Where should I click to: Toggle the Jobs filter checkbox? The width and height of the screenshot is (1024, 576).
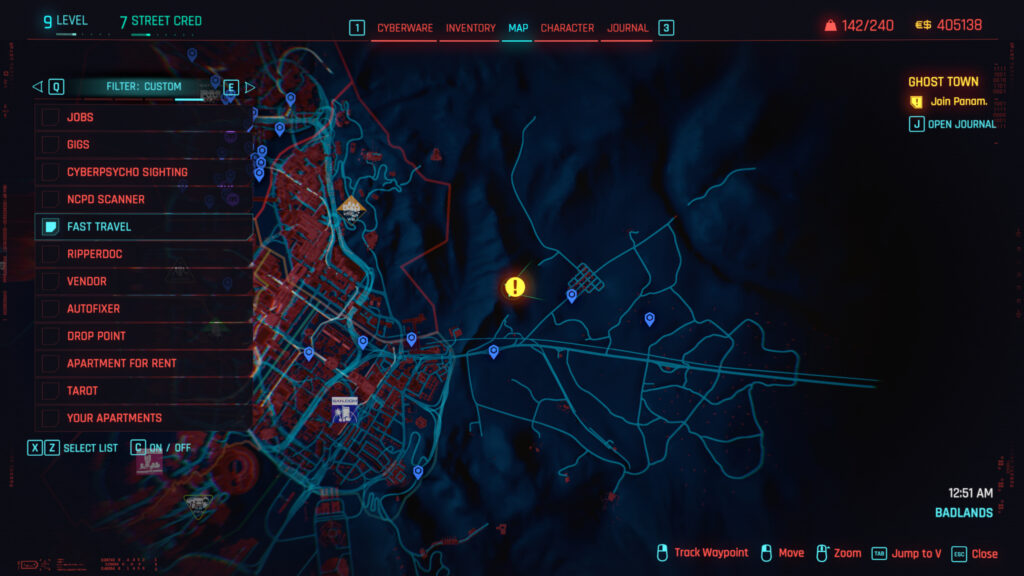point(51,117)
